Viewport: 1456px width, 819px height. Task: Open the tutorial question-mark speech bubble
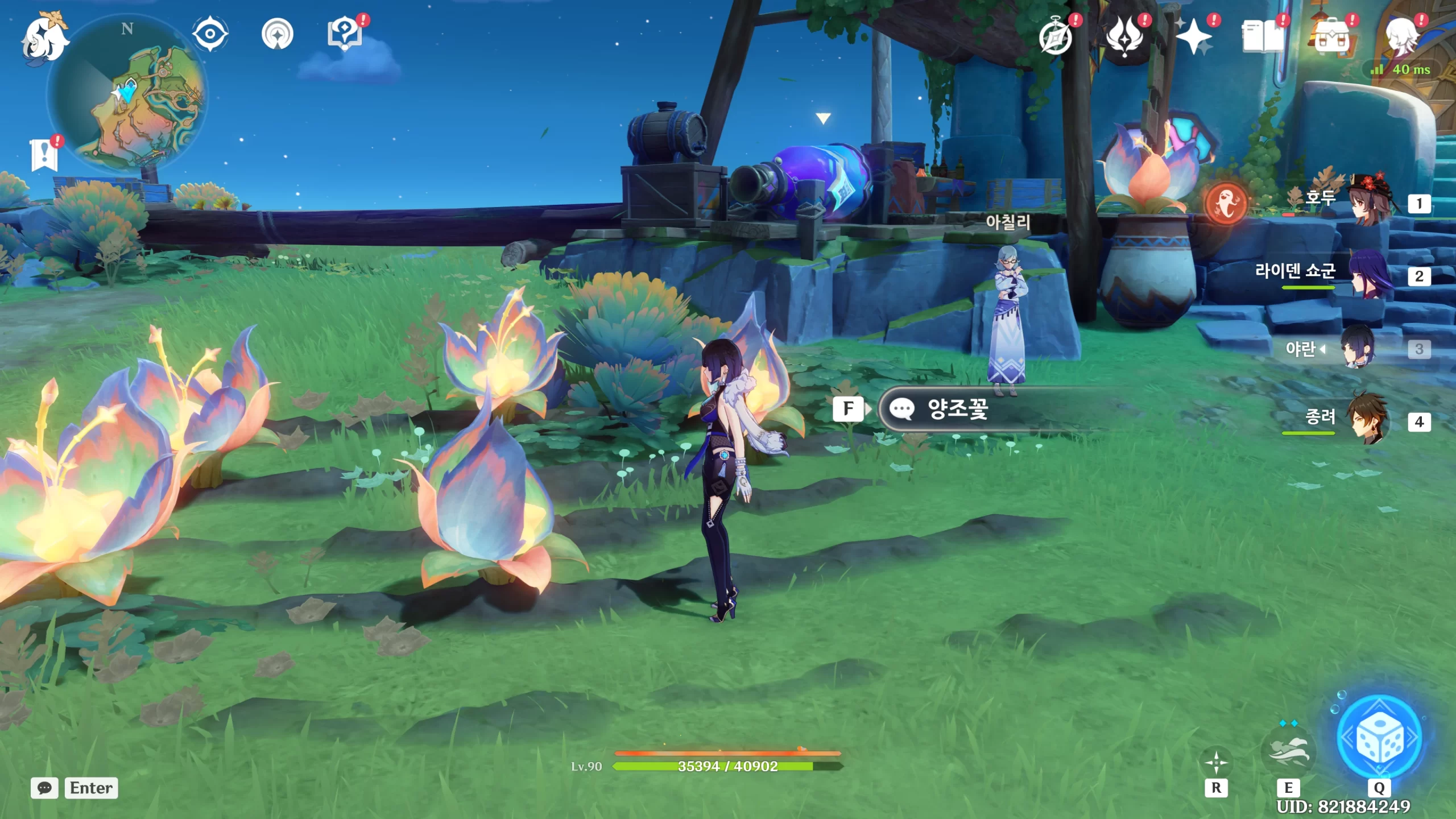pos(345,34)
